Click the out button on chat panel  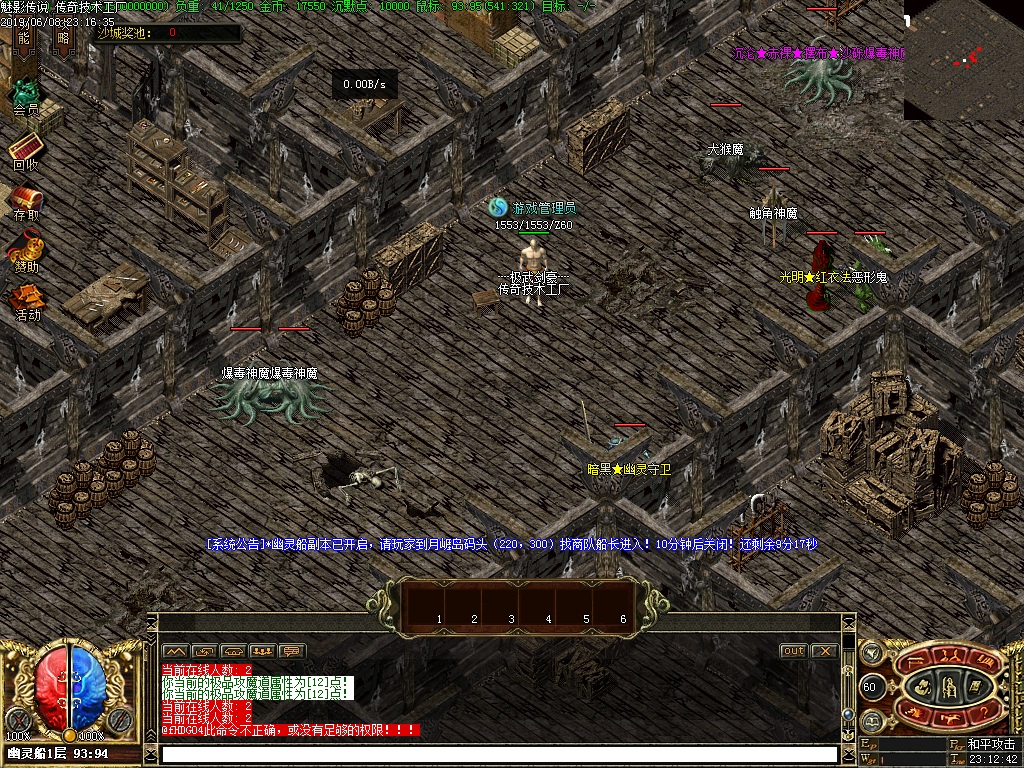coord(793,651)
